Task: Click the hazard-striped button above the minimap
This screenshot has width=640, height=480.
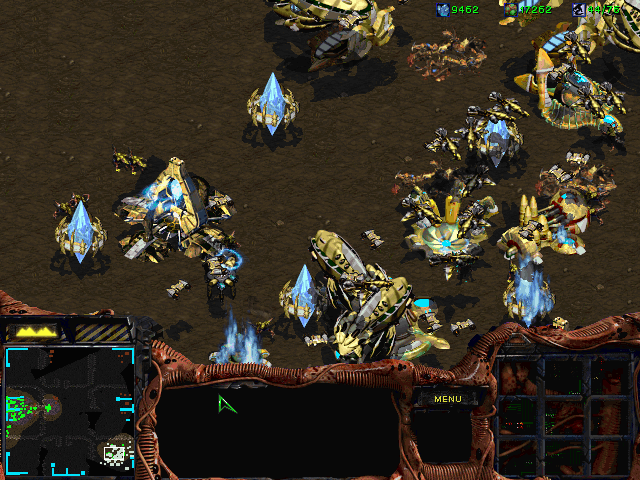Action: (x=102, y=331)
